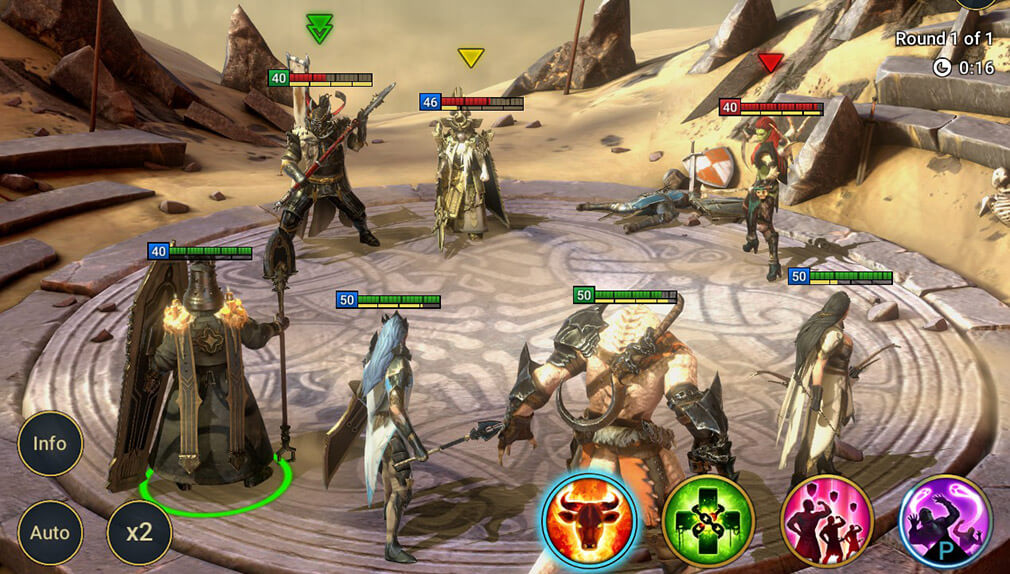Activate the flaming bull head skill
Image resolution: width=1010 pixels, height=574 pixels.
[x=589, y=520]
